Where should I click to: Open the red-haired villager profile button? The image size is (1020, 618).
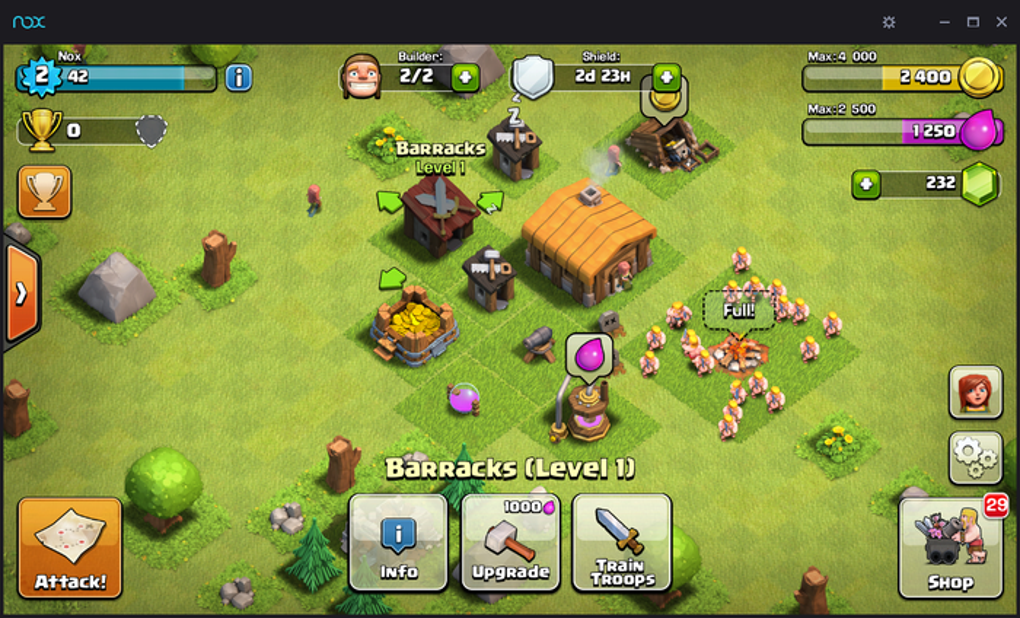pyautogui.click(x=975, y=391)
